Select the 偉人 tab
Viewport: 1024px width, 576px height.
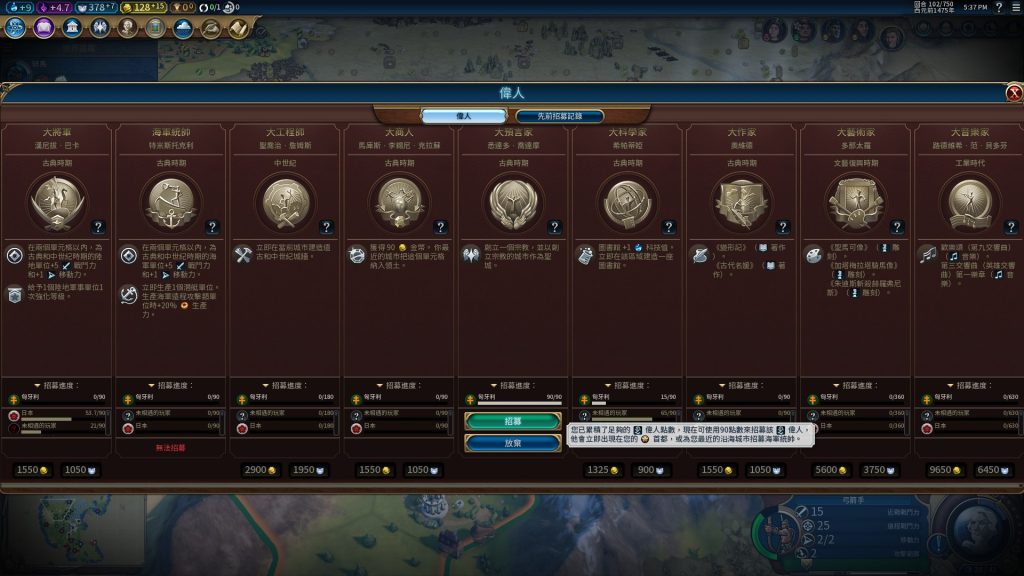pyautogui.click(x=463, y=116)
